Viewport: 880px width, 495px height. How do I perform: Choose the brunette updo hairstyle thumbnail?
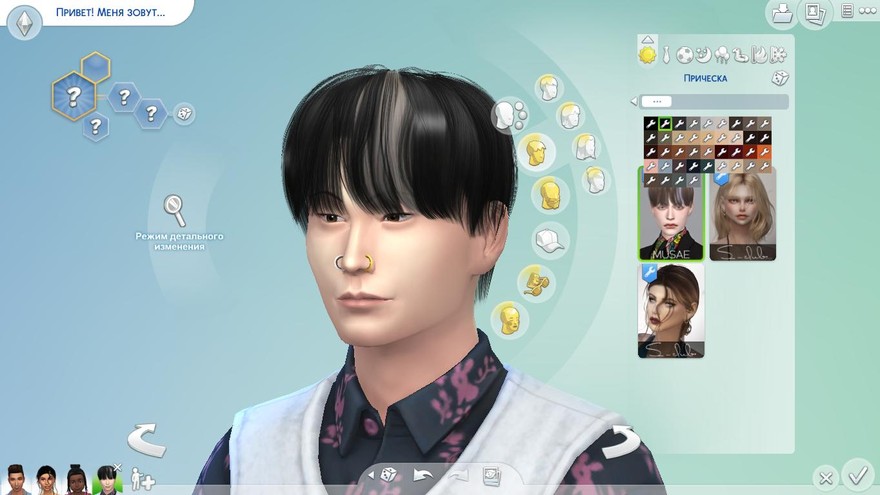(671, 311)
